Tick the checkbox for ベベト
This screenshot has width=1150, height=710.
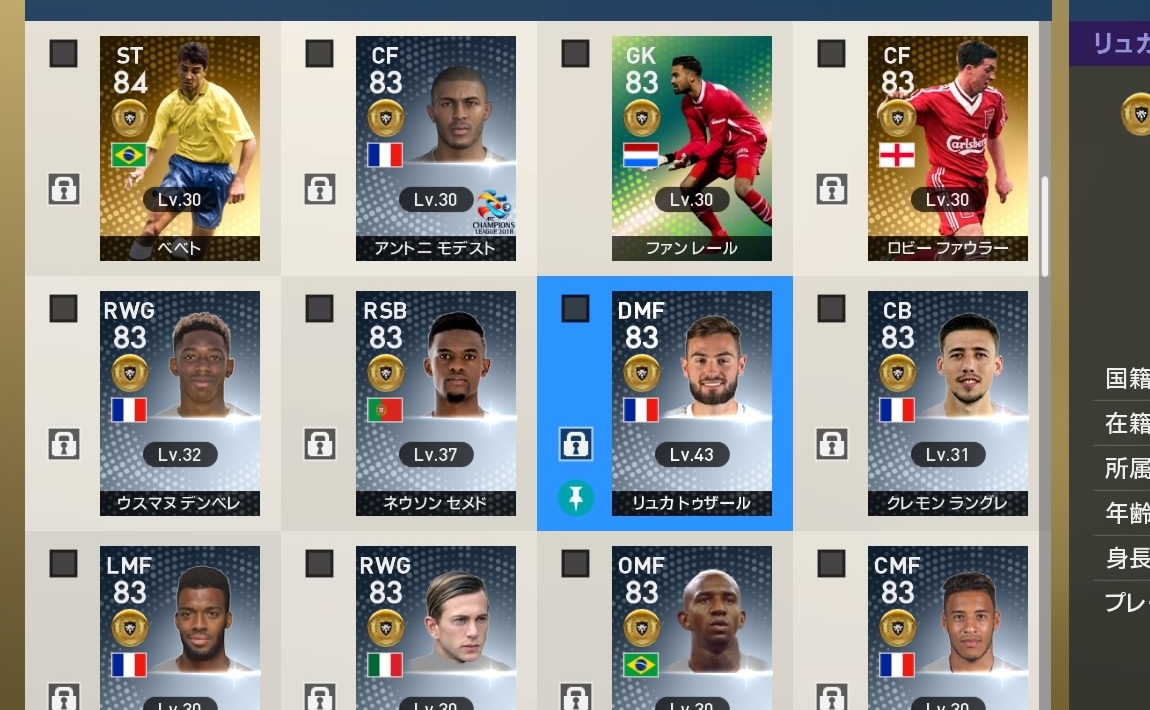point(63,54)
